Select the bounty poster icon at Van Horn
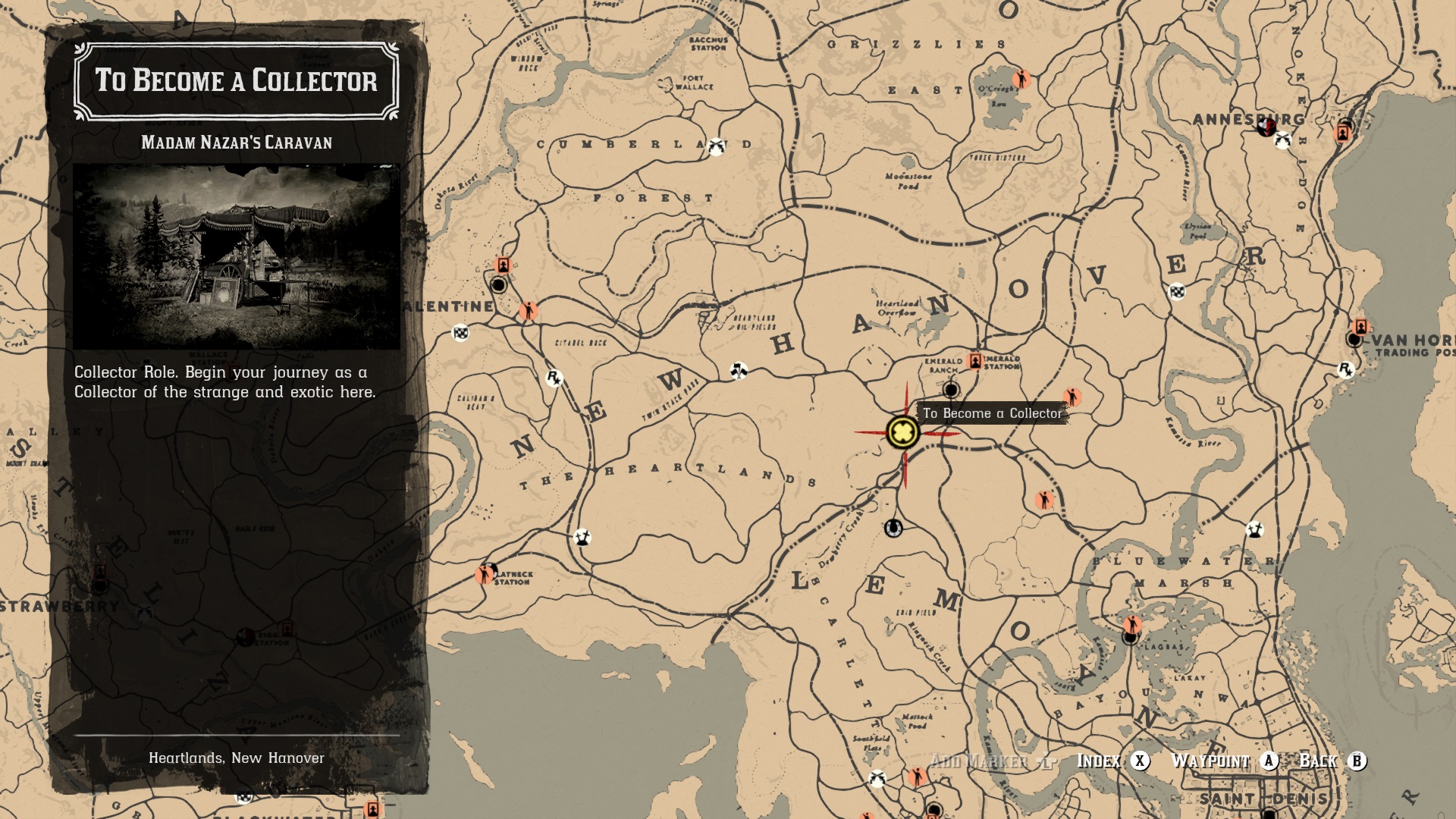1456x819 pixels. click(1360, 327)
